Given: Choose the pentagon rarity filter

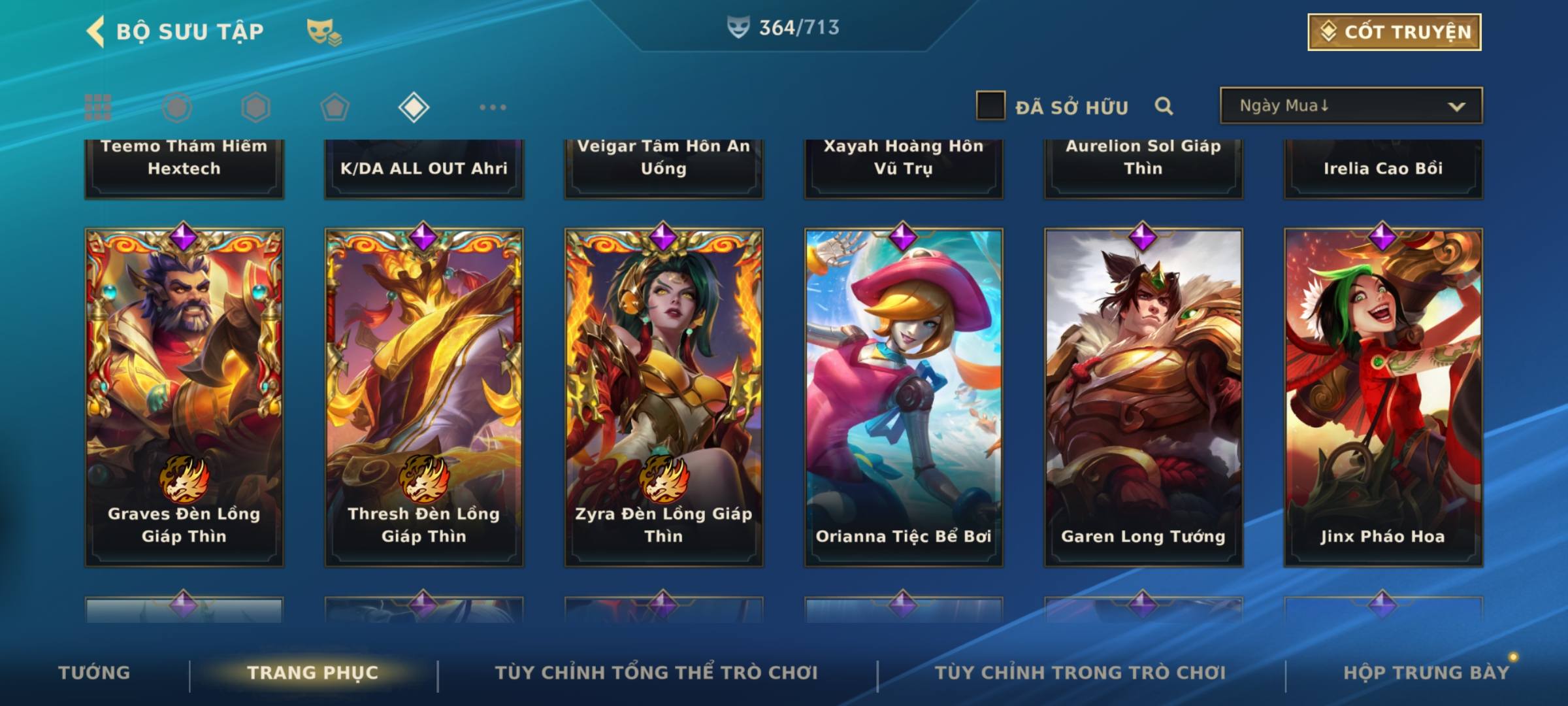Looking at the screenshot, I should click(335, 107).
